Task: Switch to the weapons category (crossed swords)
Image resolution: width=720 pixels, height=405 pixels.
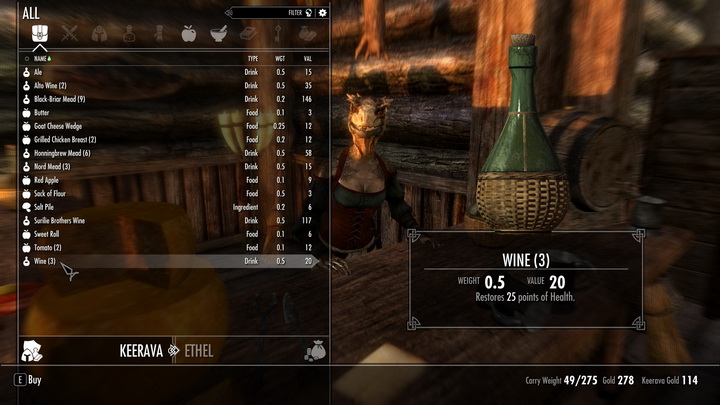Action: (x=69, y=33)
